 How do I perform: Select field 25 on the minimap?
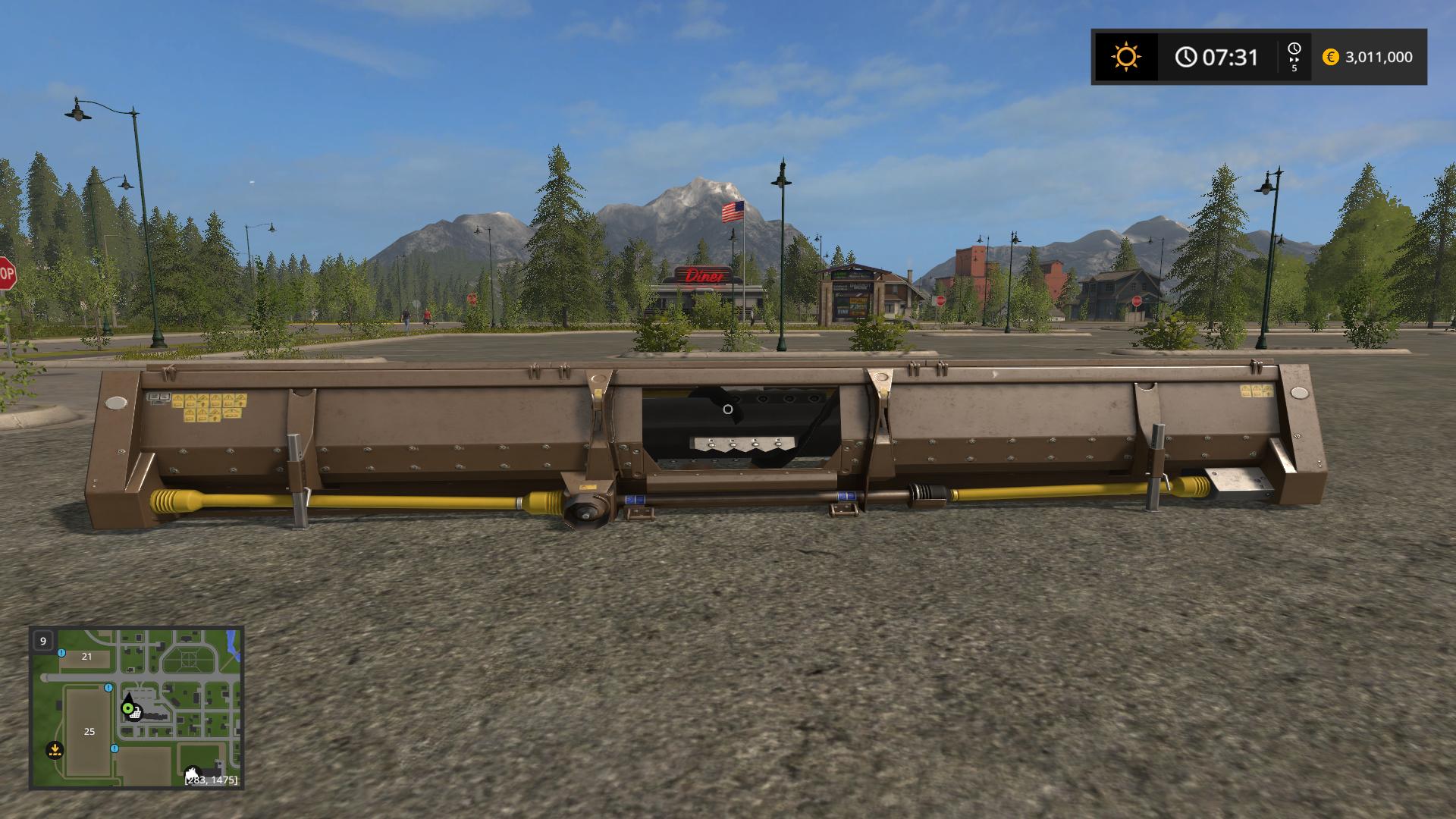click(89, 731)
